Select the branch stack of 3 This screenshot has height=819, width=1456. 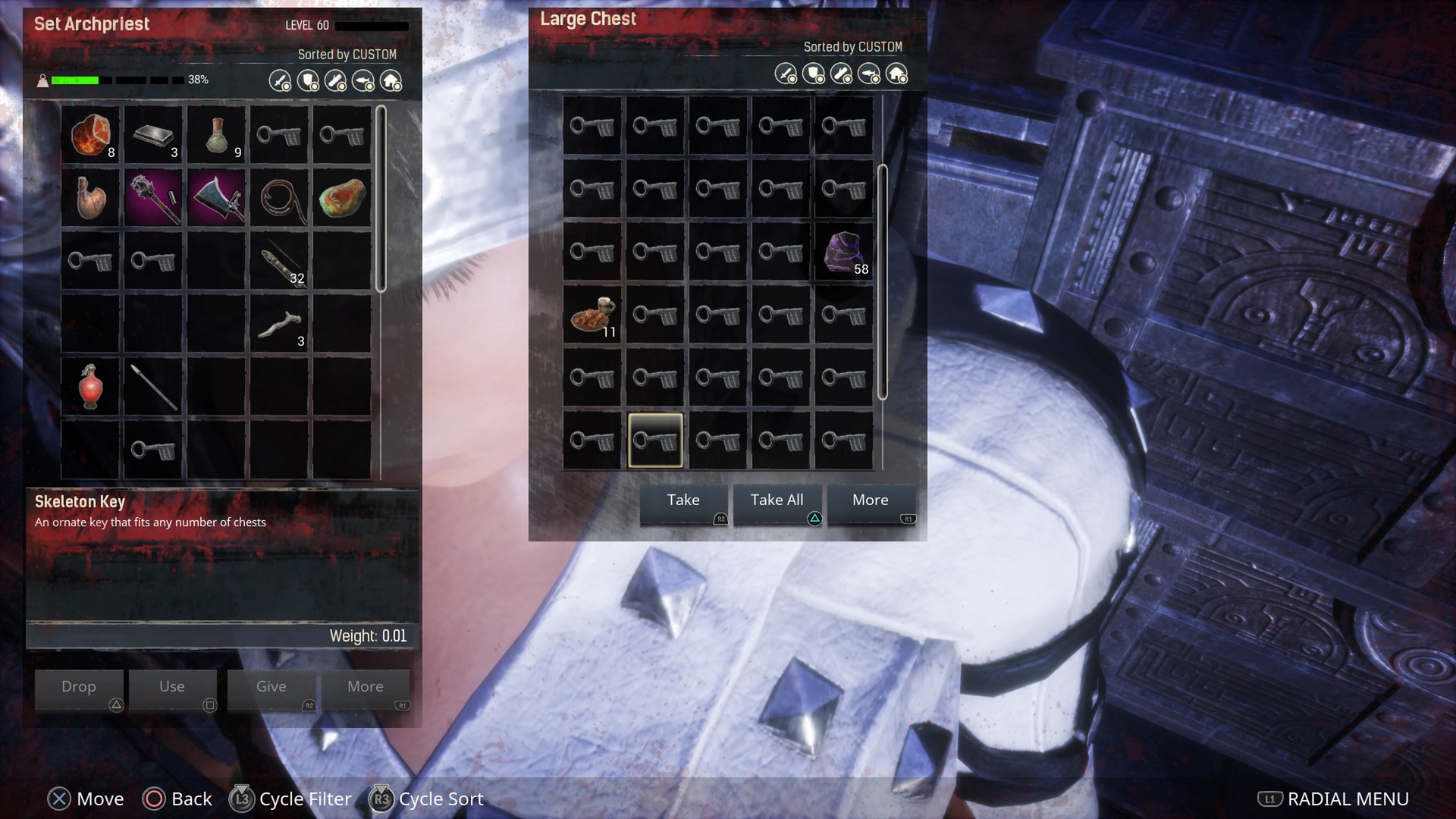point(280,325)
